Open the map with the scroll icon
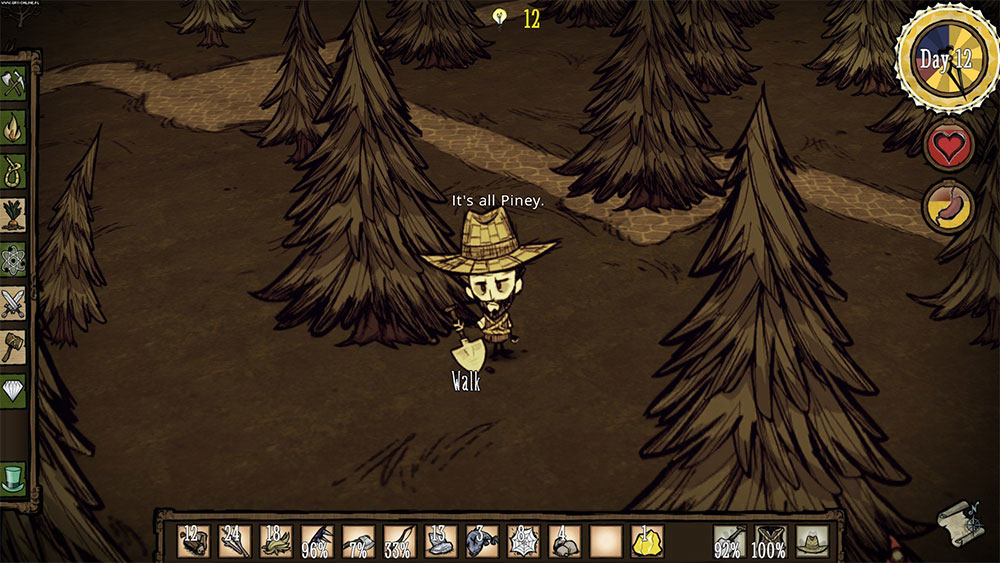This screenshot has width=1000, height=563. tap(956, 521)
